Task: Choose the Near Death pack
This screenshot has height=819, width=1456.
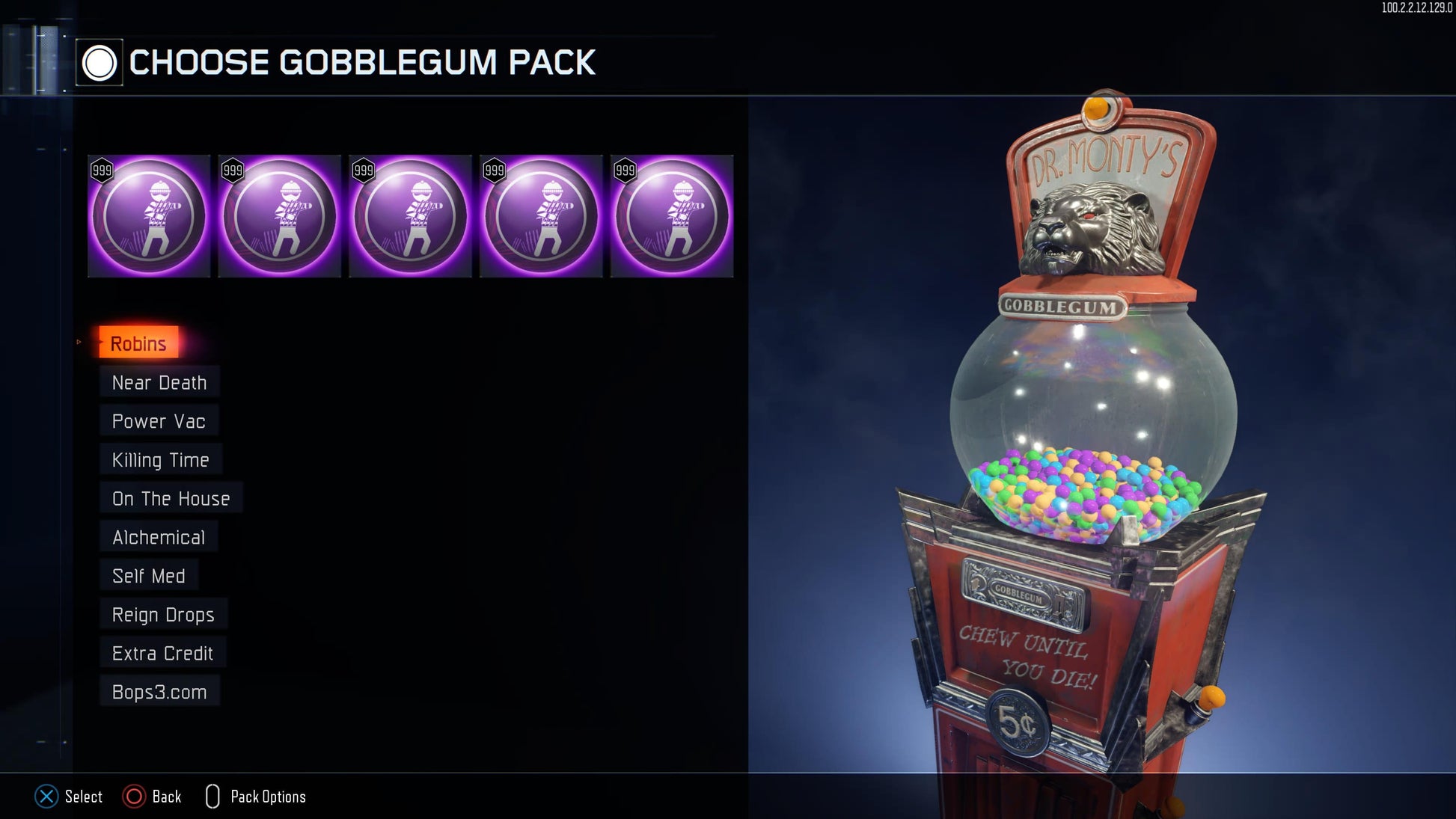Action: 159,382
